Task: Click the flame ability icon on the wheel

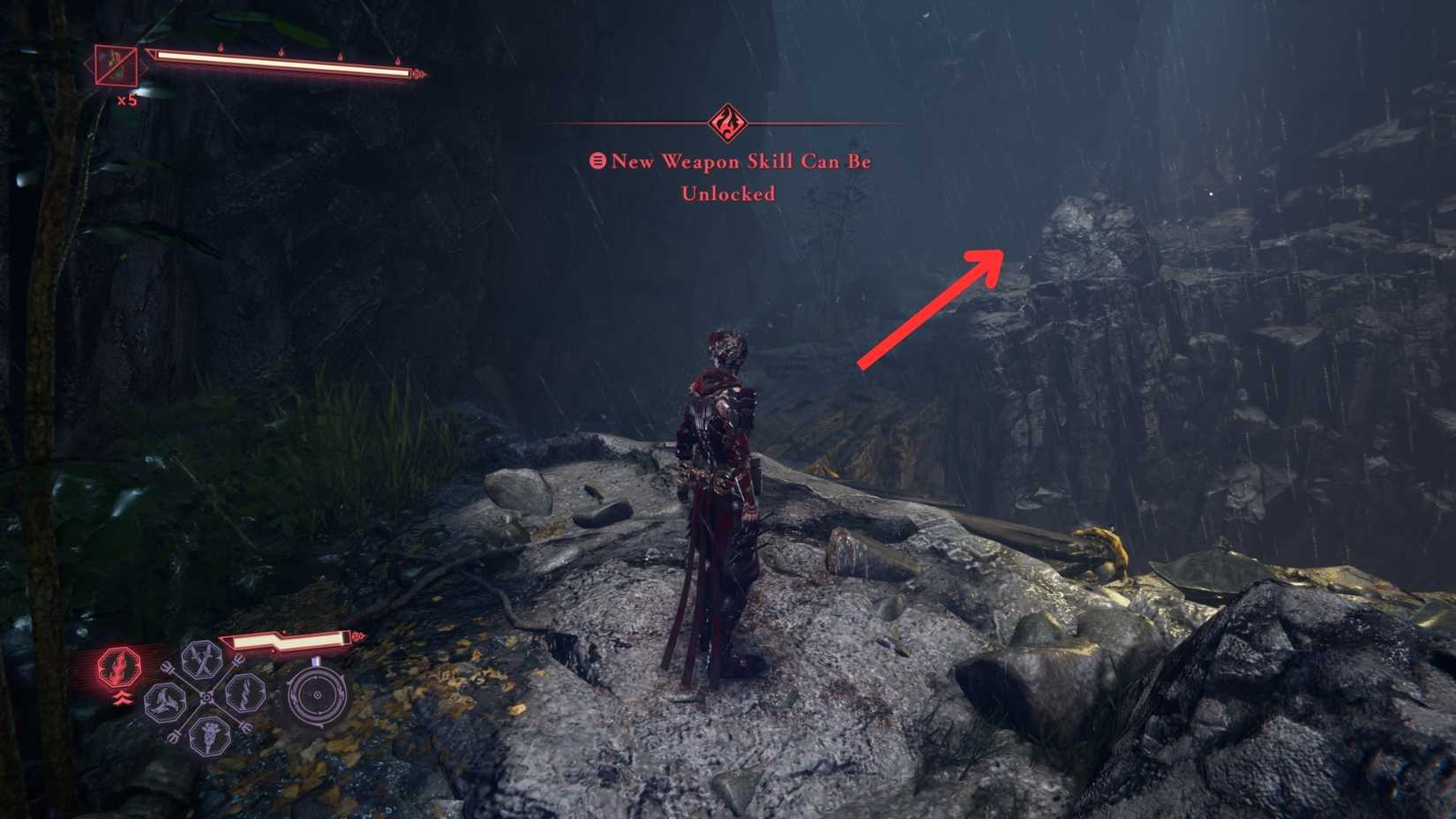Action: coord(244,693)
